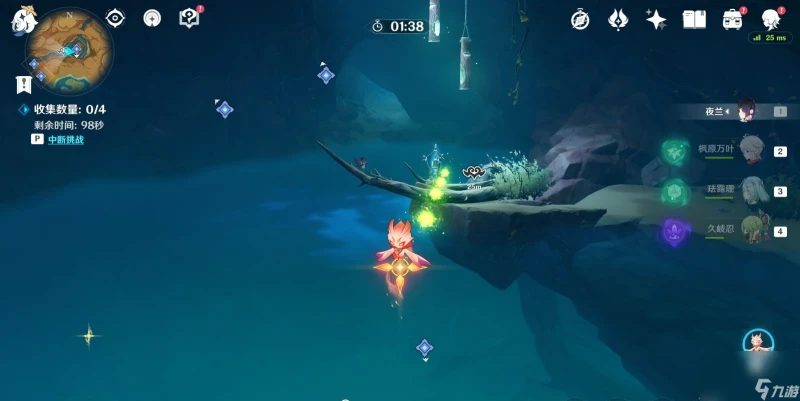Open the wish-style circular icon beside the eye

[x=152, y=18]
